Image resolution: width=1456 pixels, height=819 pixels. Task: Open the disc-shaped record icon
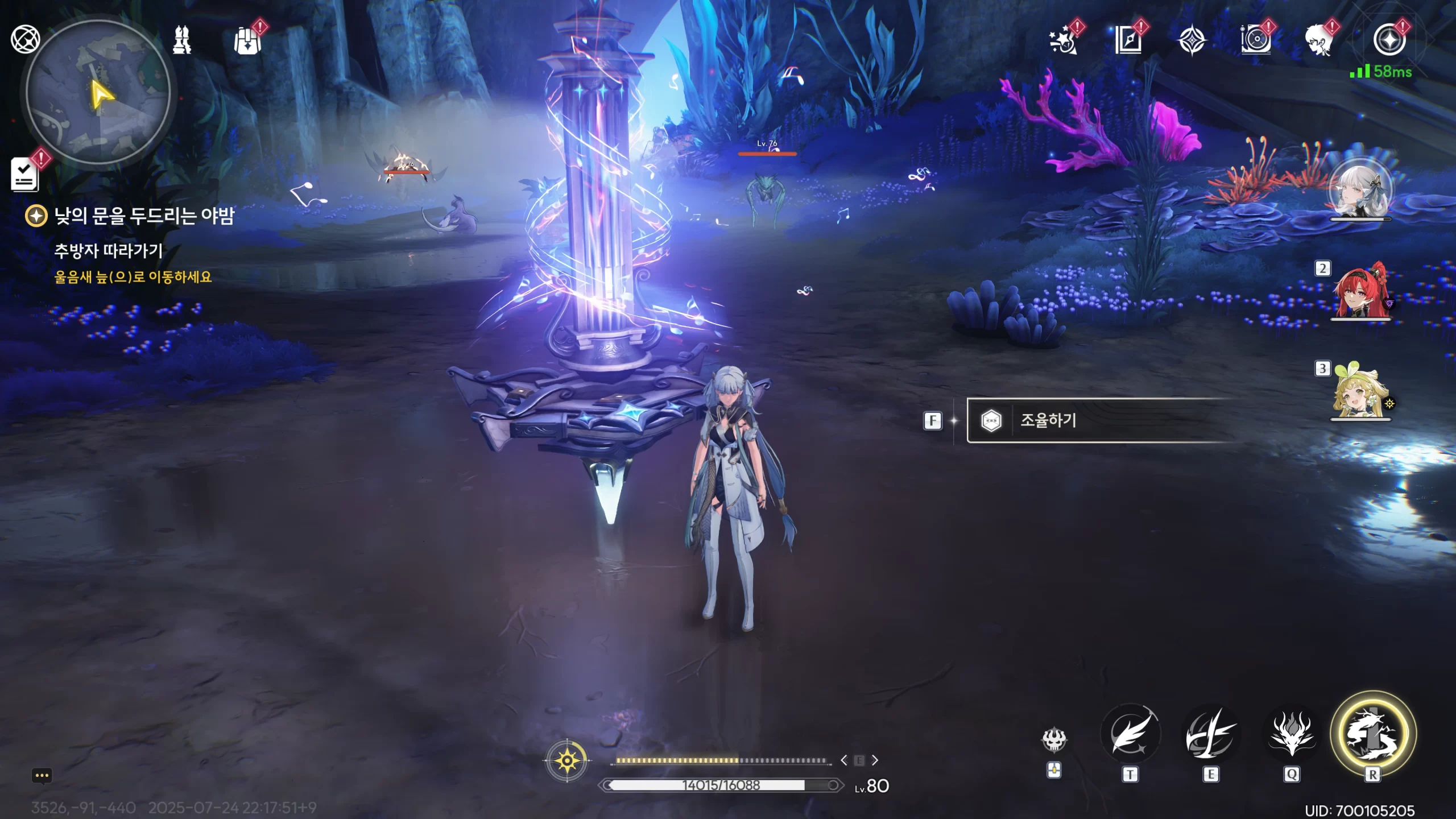tap(1255, 40)
